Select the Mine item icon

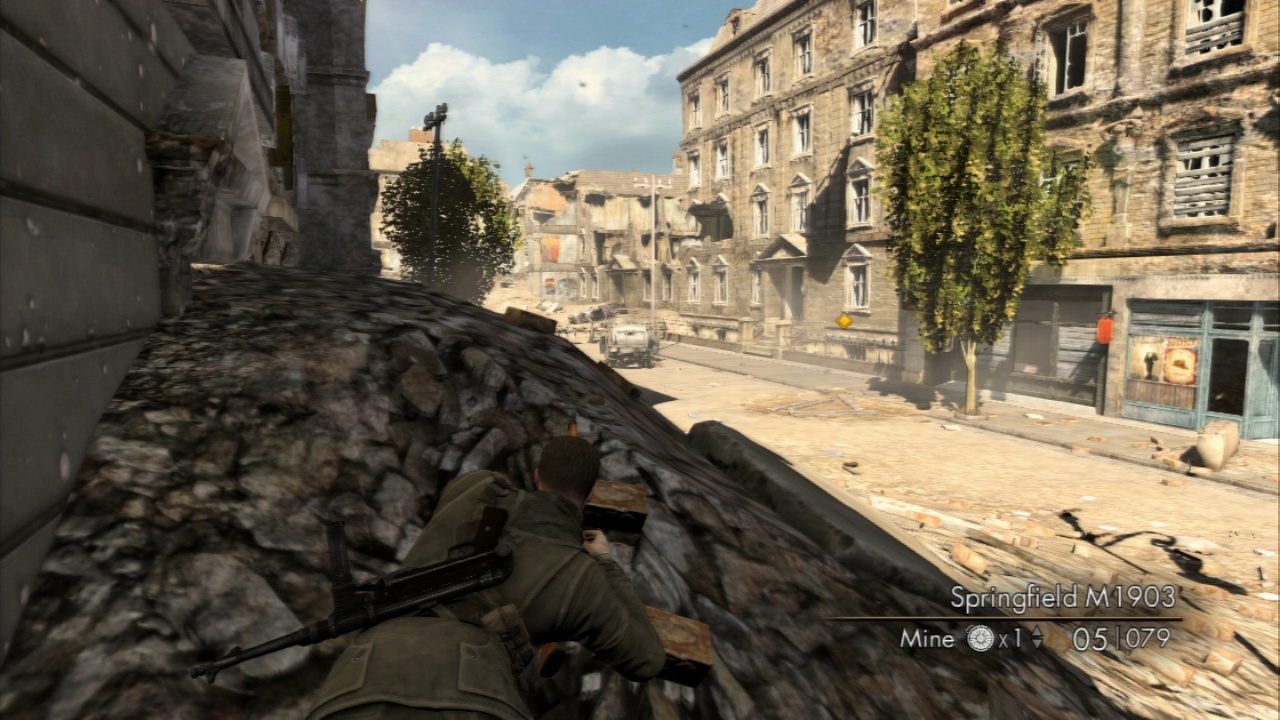(980, 639)
